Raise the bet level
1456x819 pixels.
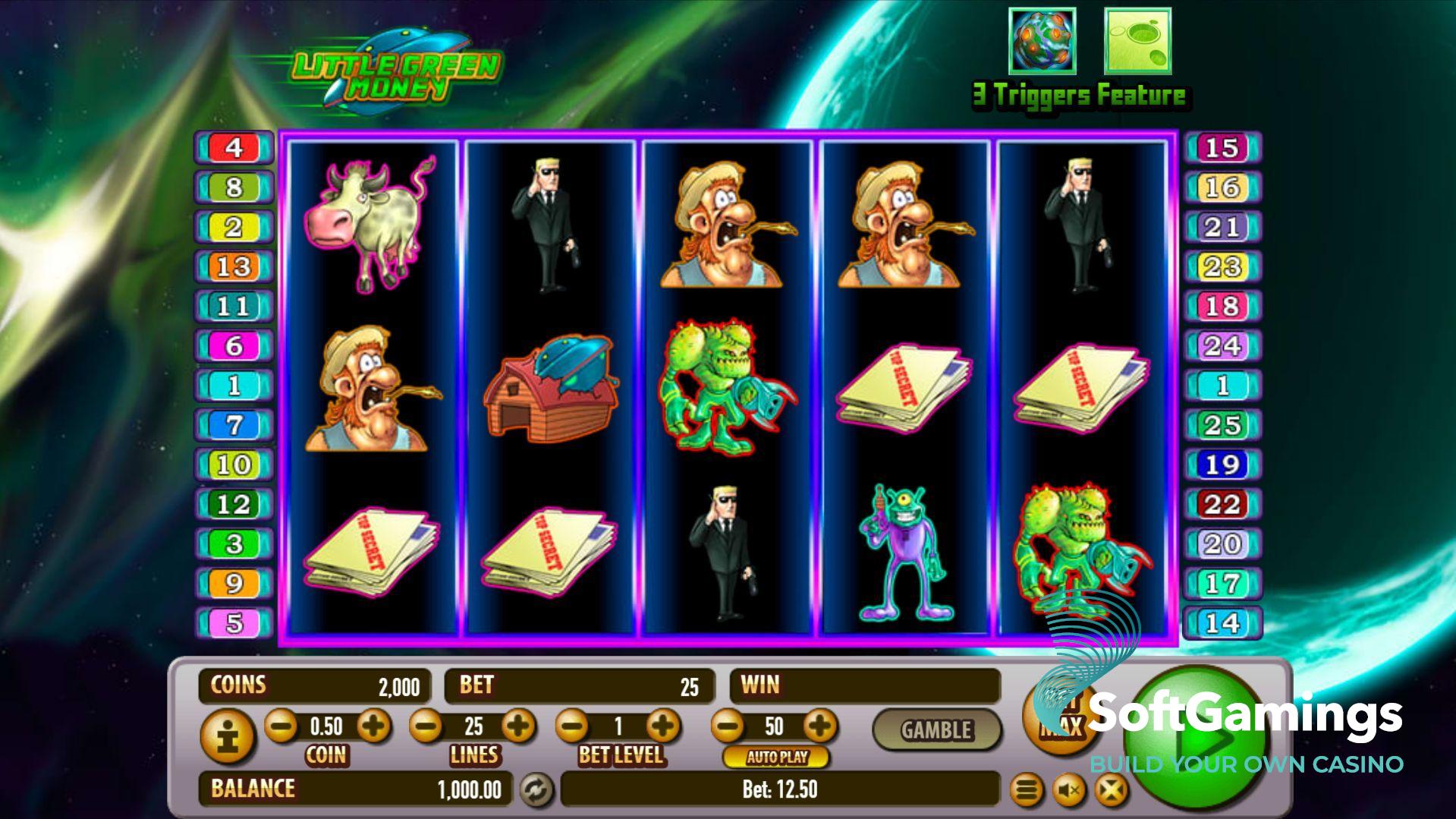664,727
